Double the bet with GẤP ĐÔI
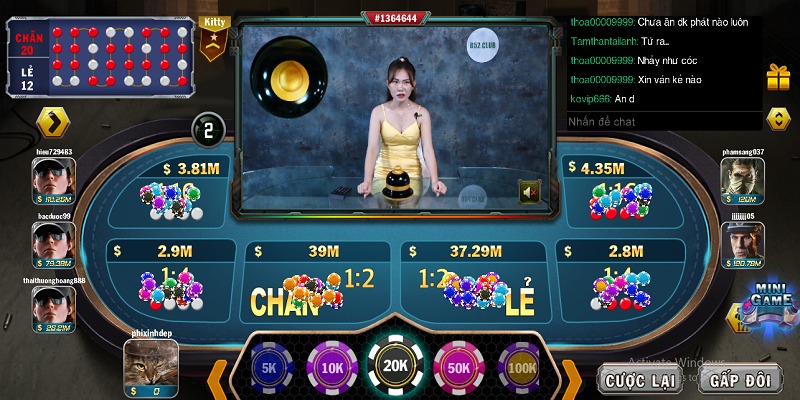Viewport: 800px width, 400px height. pyautogui.click(x=738, y=379)
